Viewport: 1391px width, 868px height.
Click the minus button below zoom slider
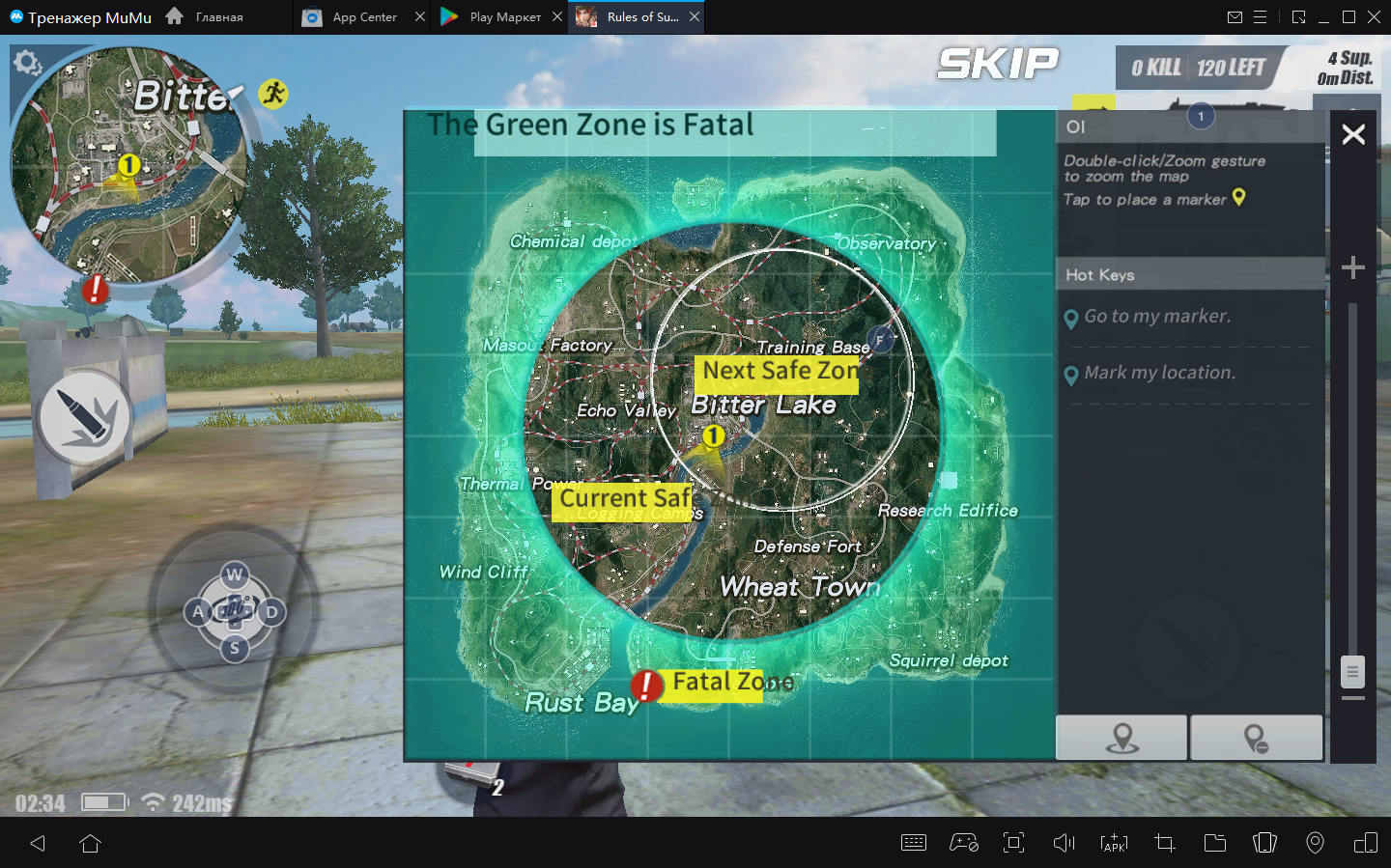(x=1353, y=698)
